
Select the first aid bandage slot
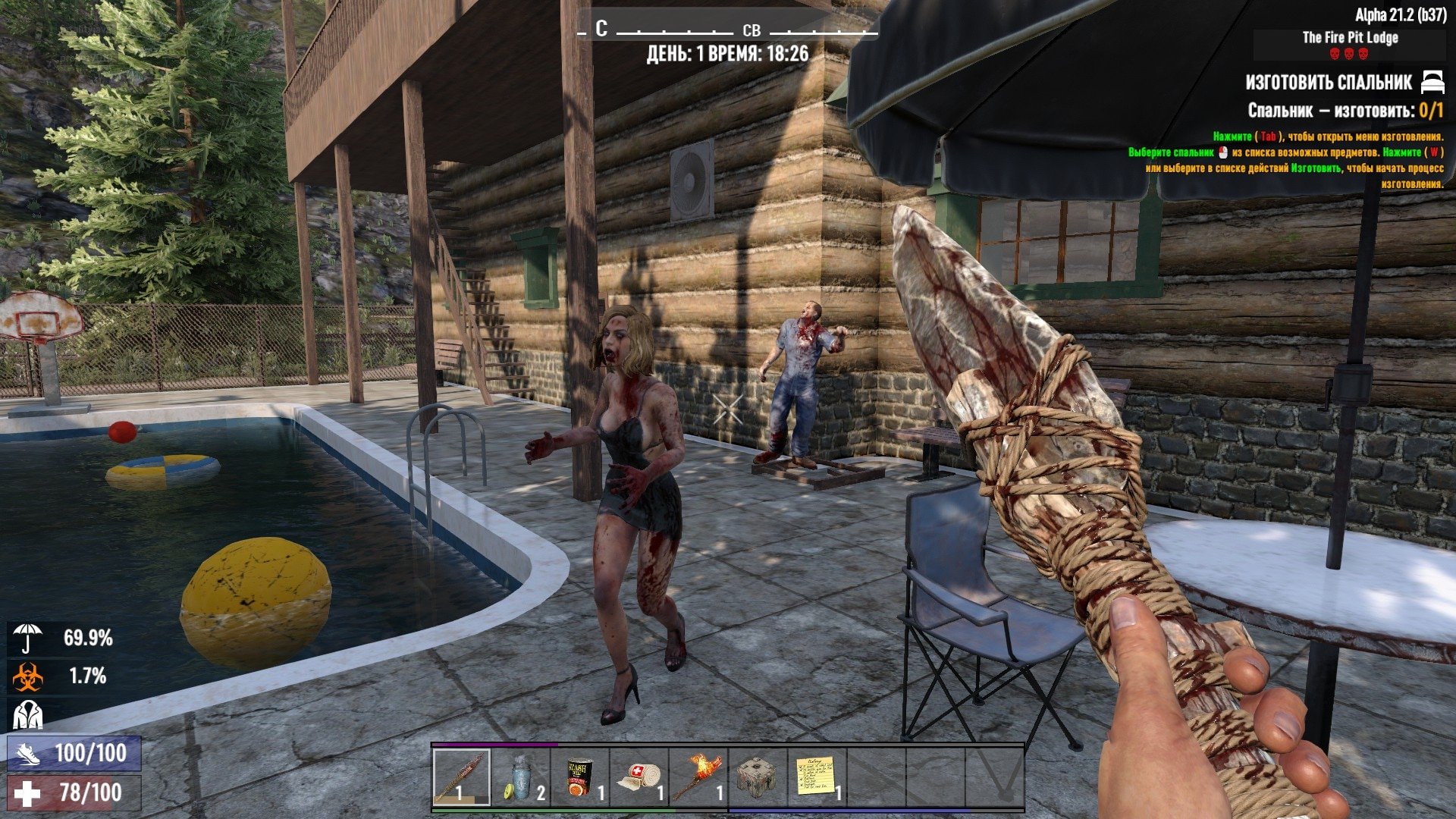[639, 777]
